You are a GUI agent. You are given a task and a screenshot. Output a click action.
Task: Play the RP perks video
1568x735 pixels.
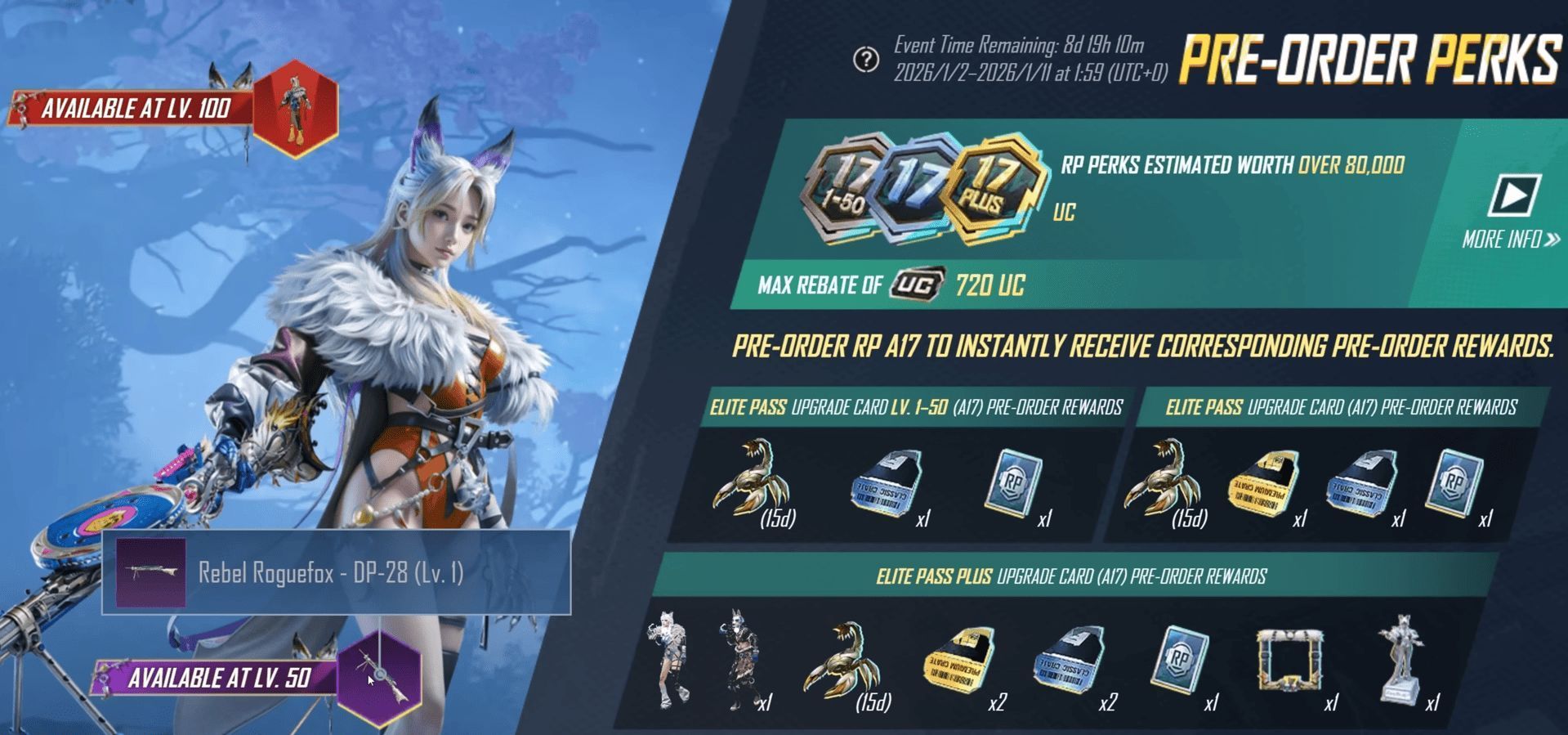[x=1514, y=195]
